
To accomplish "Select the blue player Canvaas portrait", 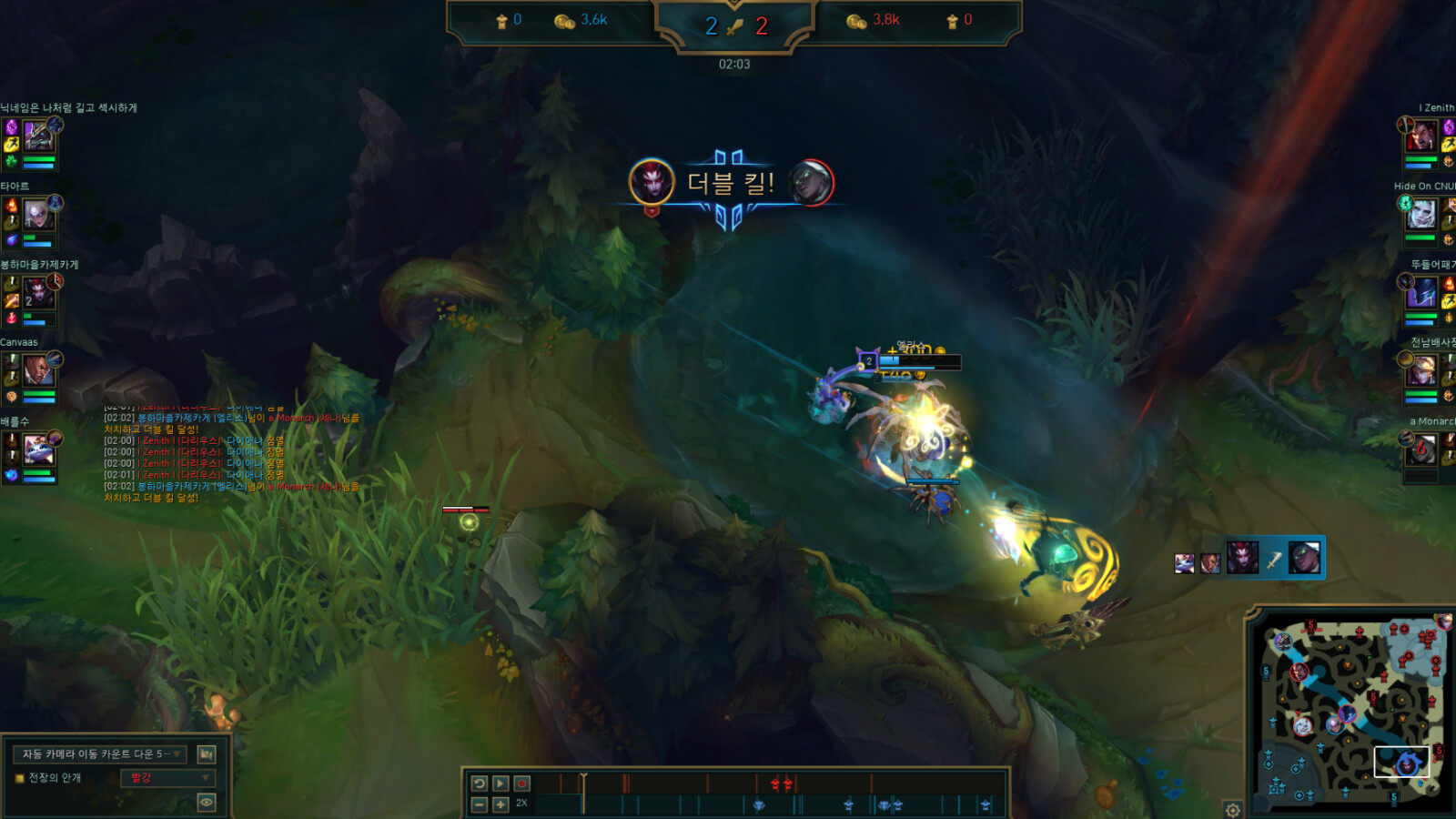I will tap(38, 370).
